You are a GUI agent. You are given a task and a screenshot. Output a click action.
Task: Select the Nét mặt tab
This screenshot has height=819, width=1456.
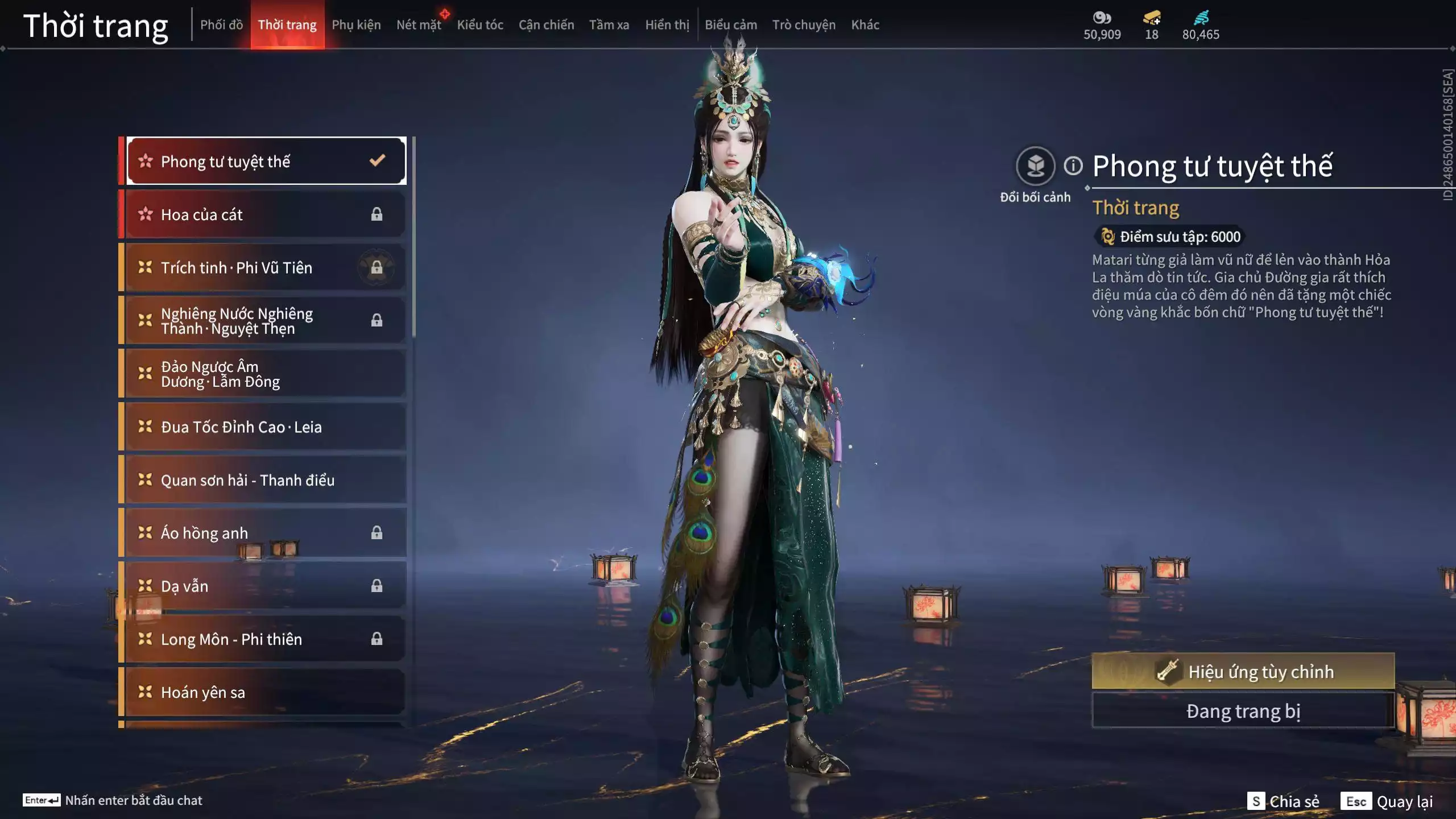pos(419,25)
